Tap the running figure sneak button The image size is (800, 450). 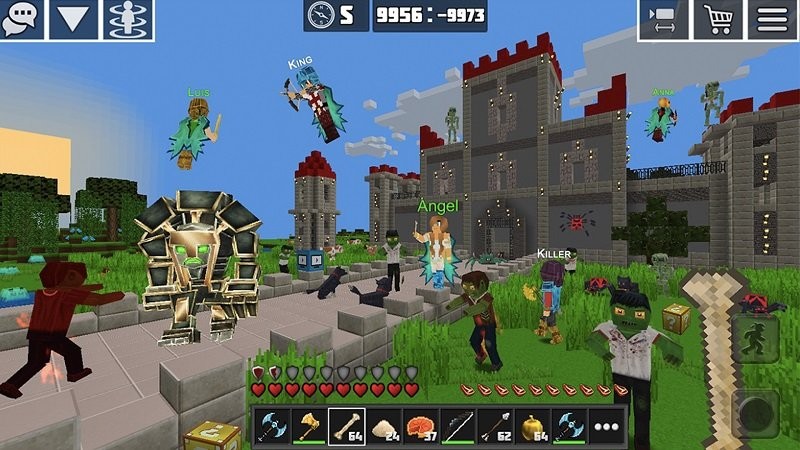(x=755, y=342)
